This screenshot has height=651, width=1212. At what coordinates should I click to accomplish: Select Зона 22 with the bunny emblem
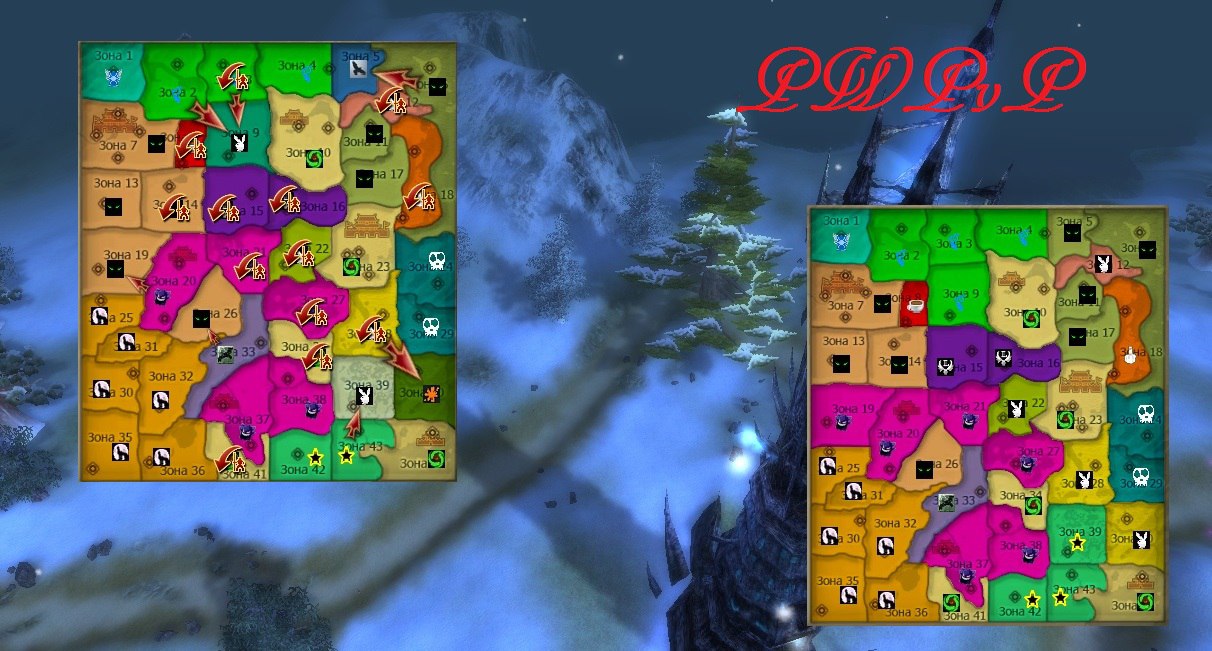[x=1016, y=408]
